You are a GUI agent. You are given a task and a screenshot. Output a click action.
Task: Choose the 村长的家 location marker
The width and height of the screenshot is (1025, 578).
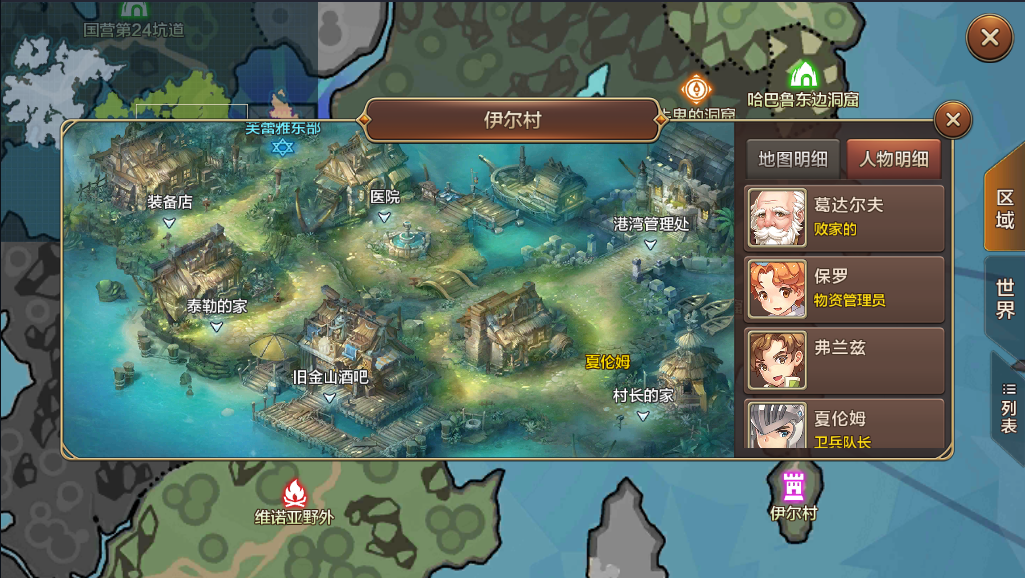(x=643, y=402)
